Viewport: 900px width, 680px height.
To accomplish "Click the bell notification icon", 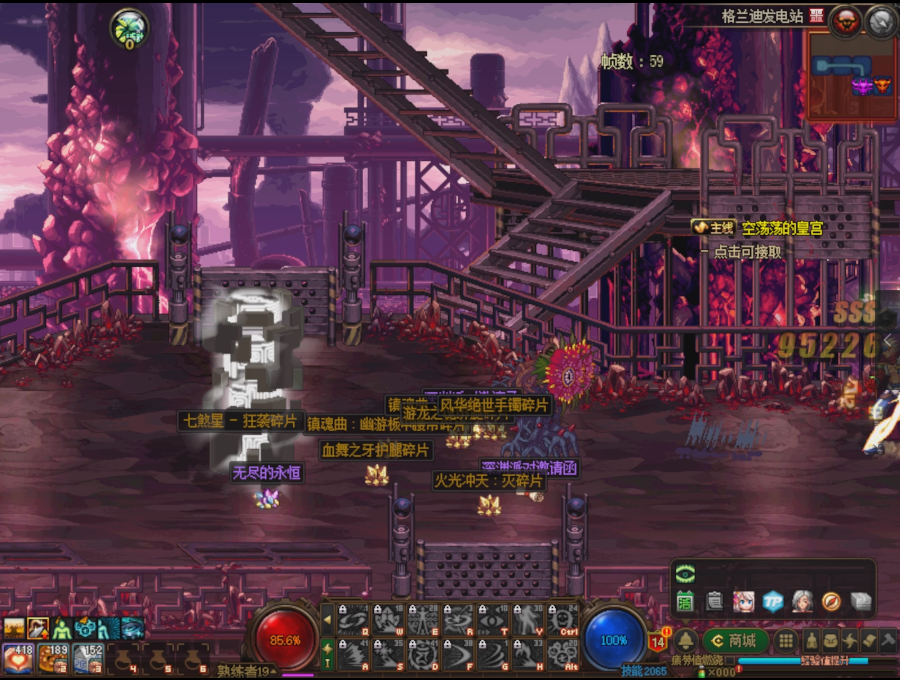I will pyautogui.click(x=686, y=641).
